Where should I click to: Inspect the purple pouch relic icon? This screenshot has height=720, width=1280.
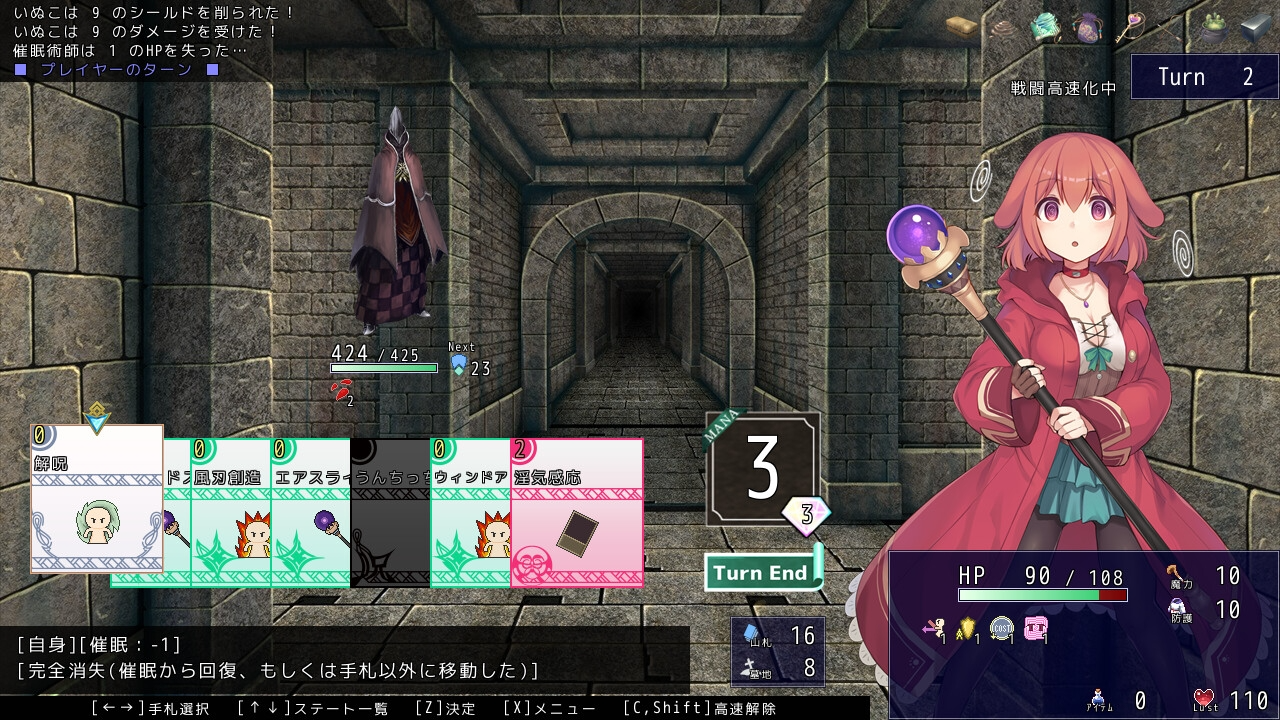[x=1088, y=27]
